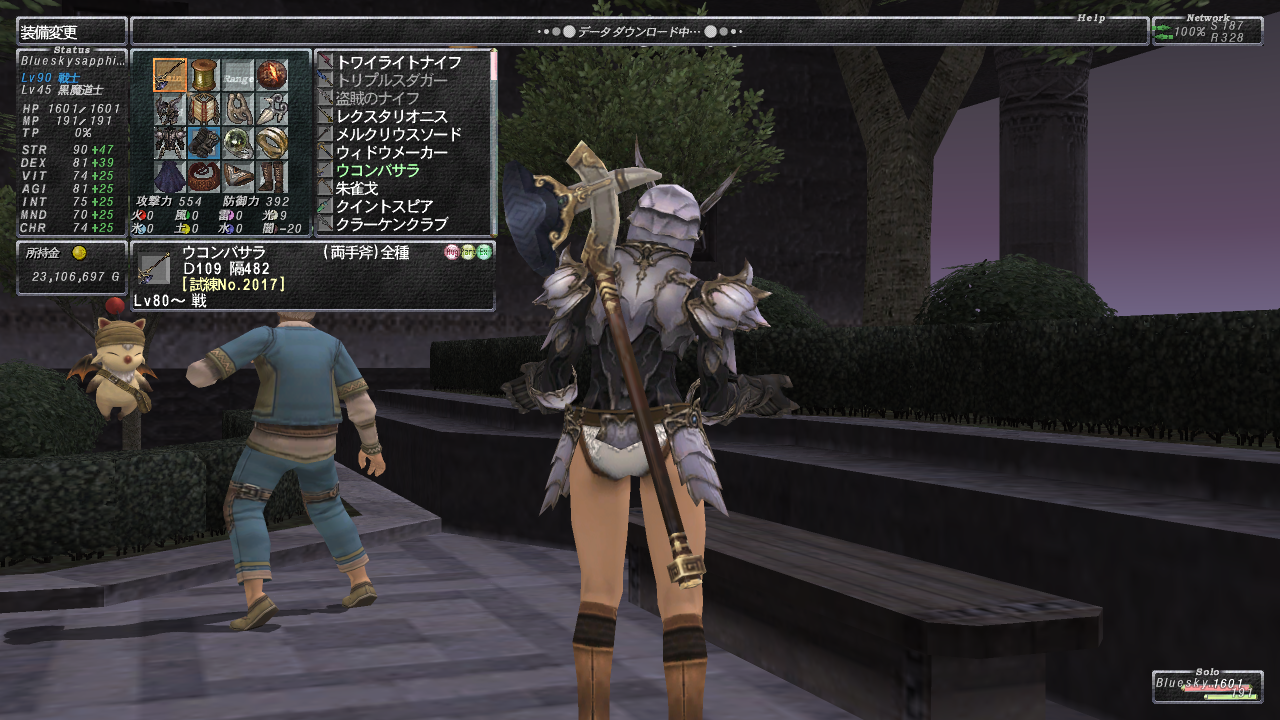The width and height of the screenshot is (1280, 720).
Task: Pick the green gem ring slot
Action: click(x=237, y=143)
